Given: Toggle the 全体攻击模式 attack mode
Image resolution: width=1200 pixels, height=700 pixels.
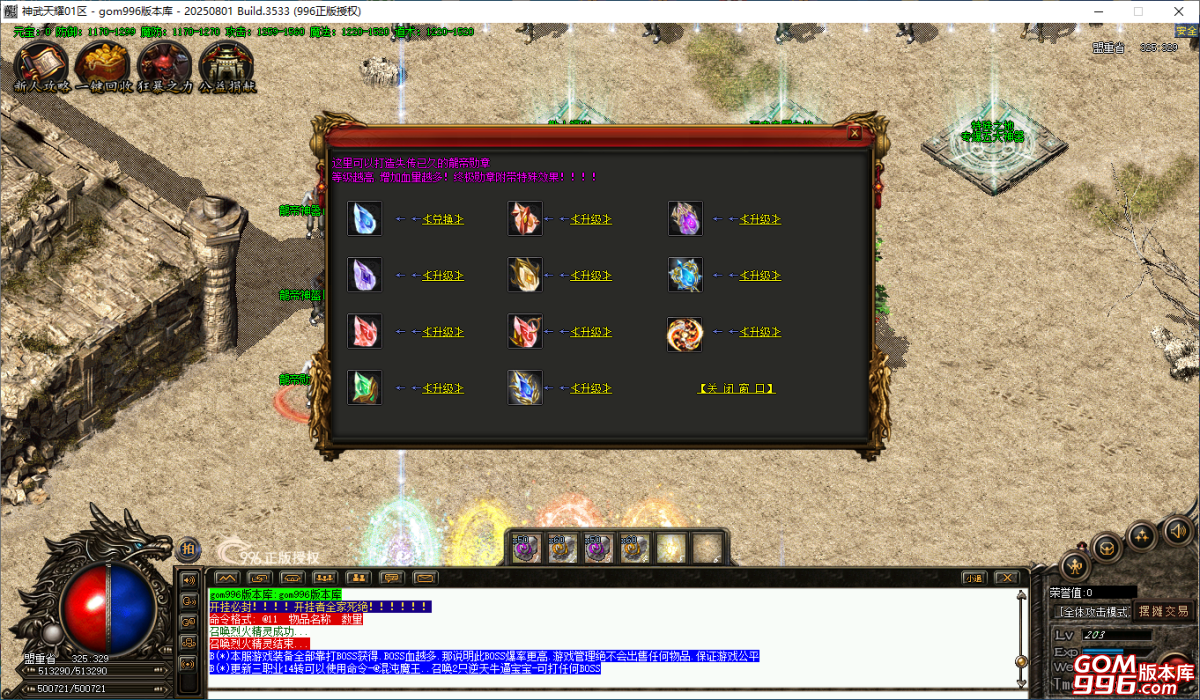Looking at the screenshot, I should click(1092, 611).
